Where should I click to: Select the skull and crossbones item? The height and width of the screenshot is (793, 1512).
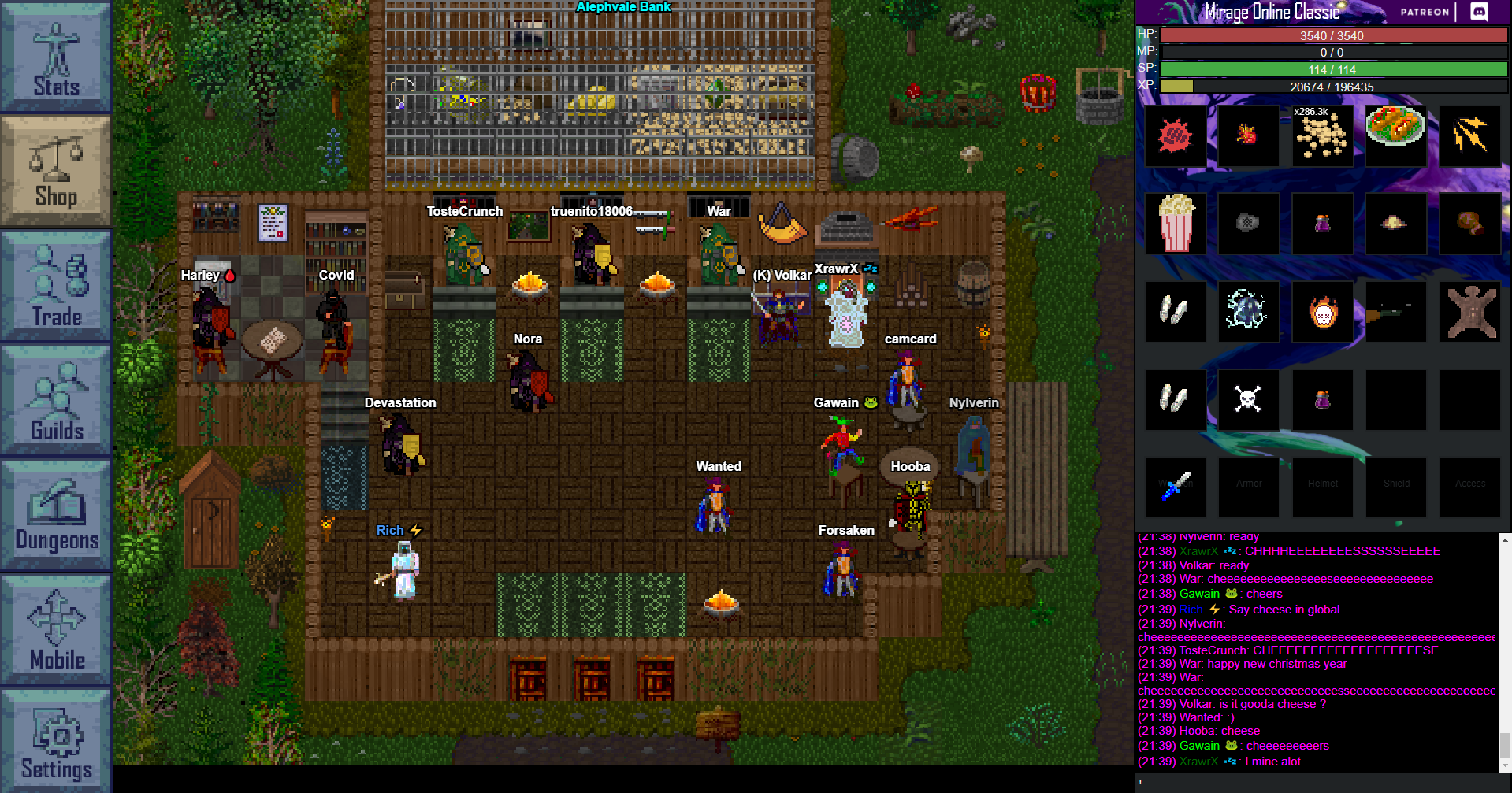pyautogui.click(x=1249, y=399)
